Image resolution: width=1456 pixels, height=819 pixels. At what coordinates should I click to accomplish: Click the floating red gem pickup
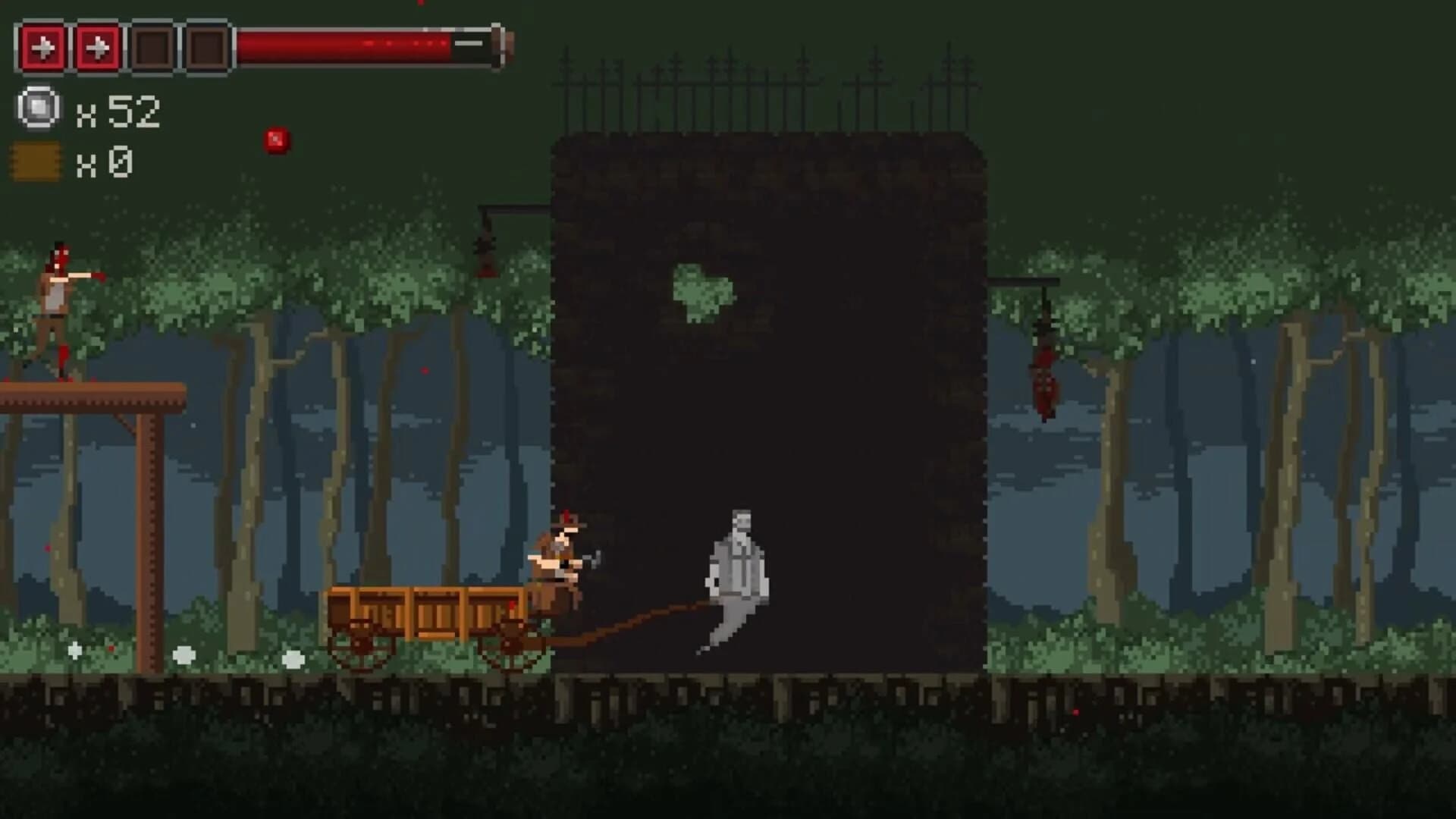pos(276,139)
